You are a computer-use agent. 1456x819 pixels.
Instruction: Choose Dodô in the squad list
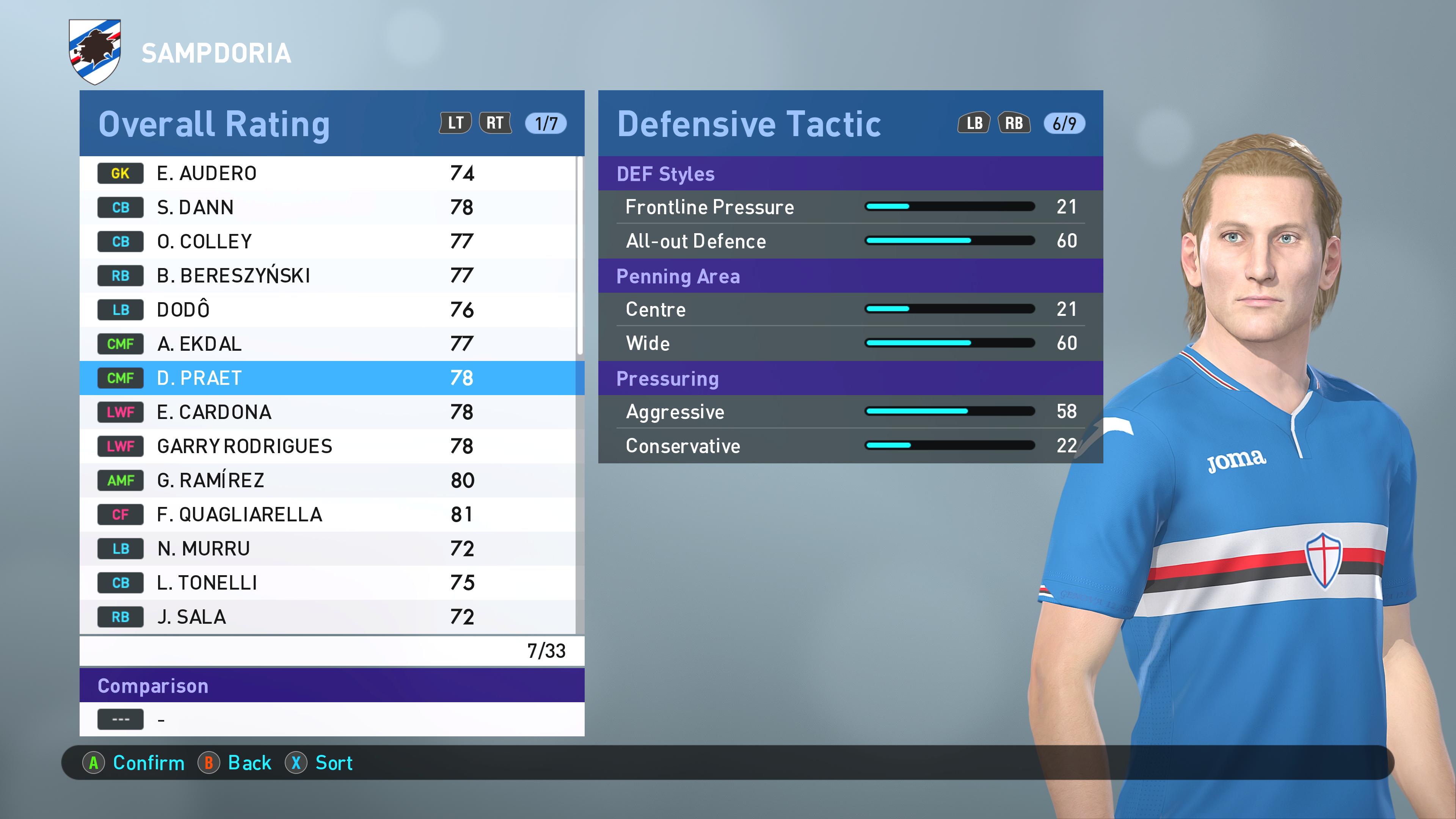[x=328, y=310]
